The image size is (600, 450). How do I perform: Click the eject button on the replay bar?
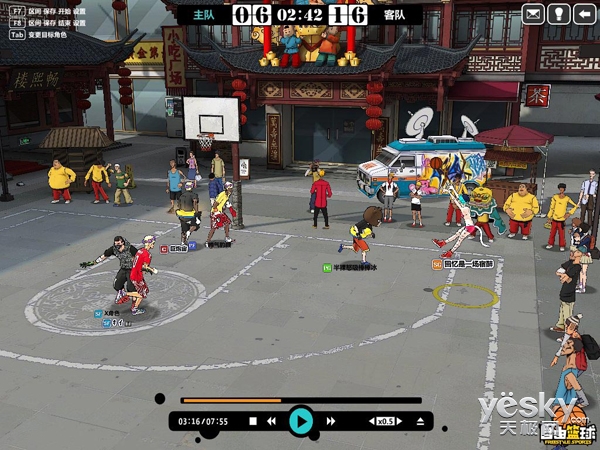(421, 422)
